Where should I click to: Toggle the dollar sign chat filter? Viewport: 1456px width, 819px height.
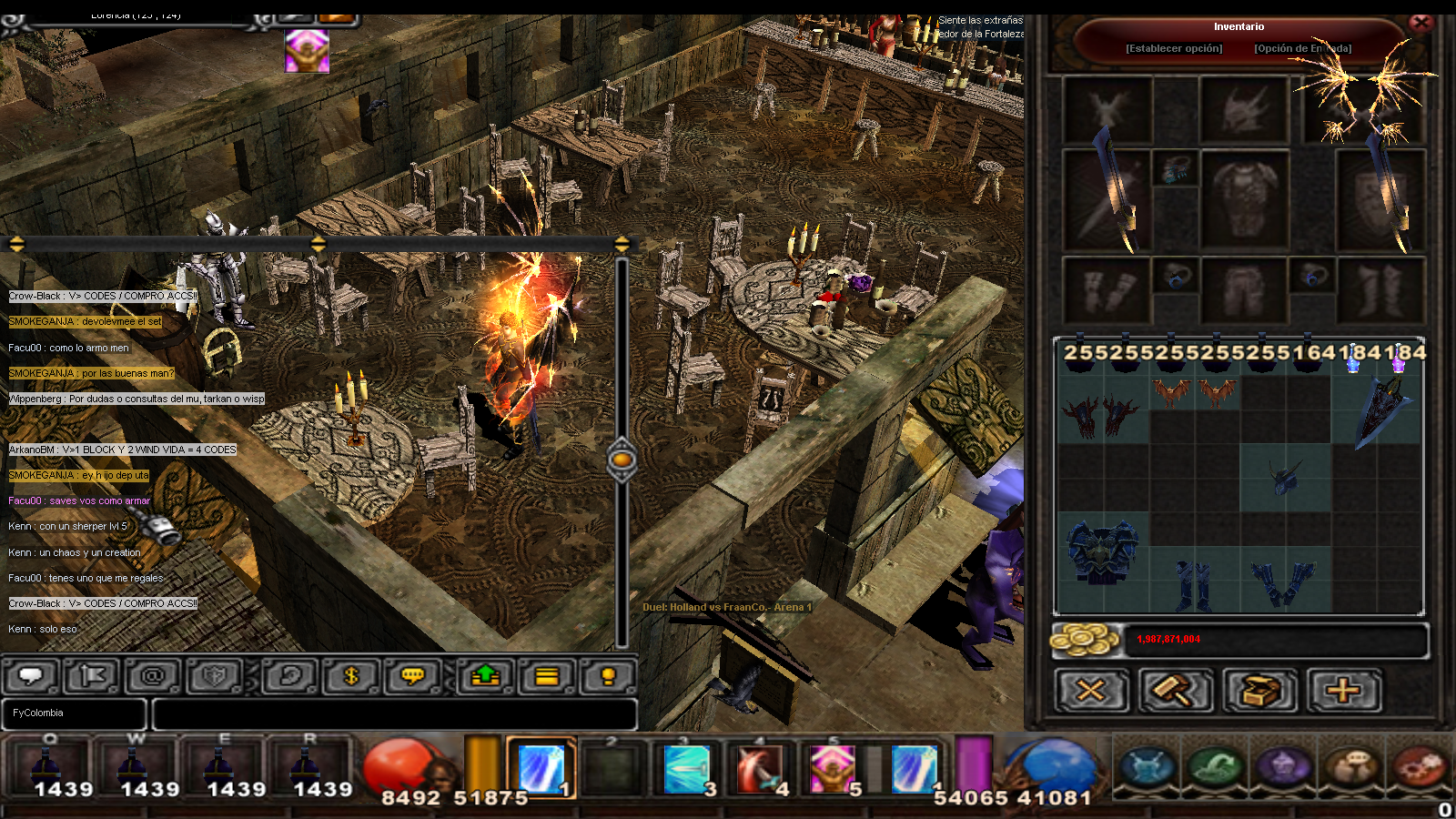(351, 676)
